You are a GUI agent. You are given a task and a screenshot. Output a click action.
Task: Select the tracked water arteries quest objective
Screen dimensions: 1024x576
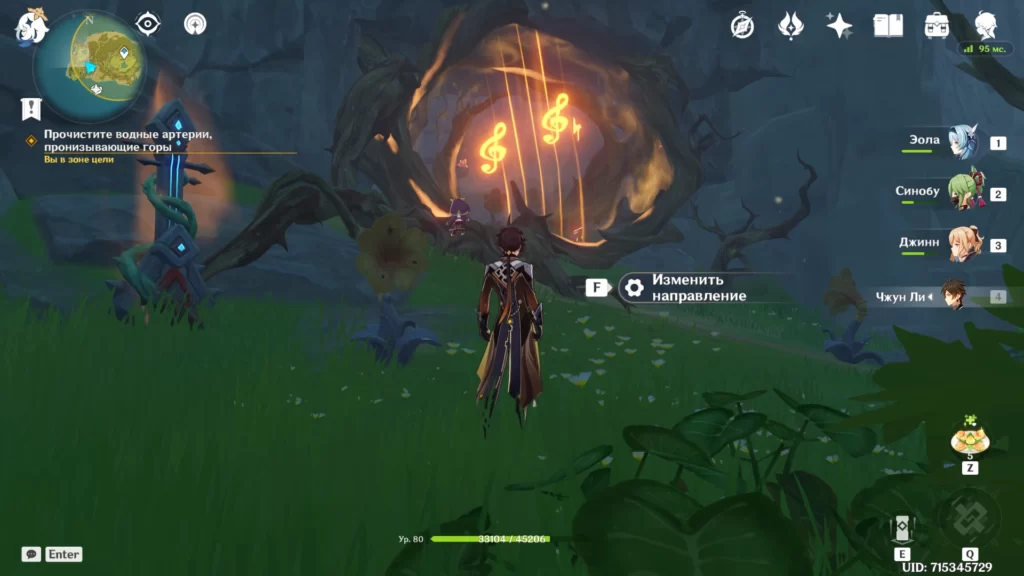tap(128, 141)
